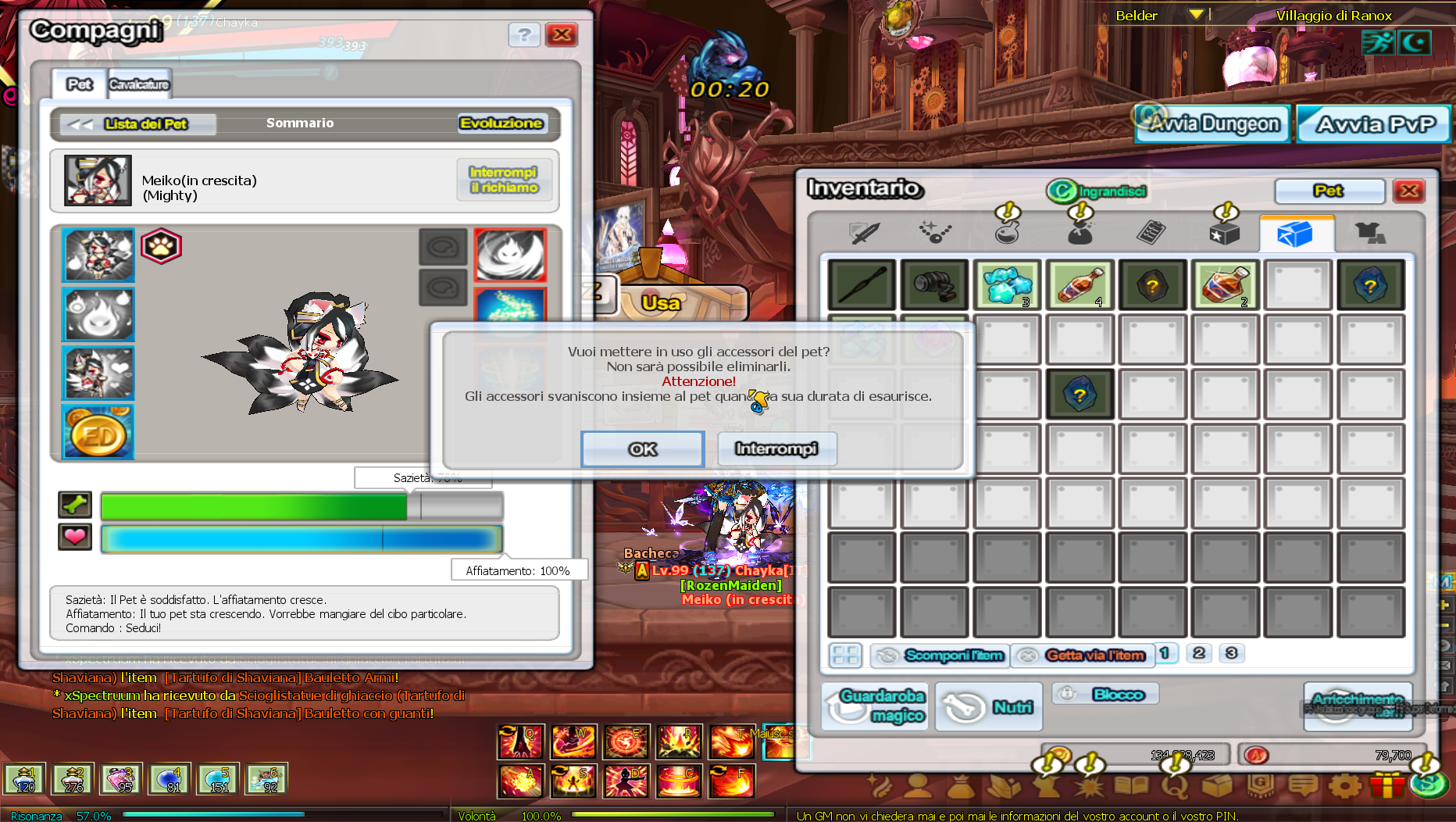Select the blue crystal ore item slot

click(1008, 284)
